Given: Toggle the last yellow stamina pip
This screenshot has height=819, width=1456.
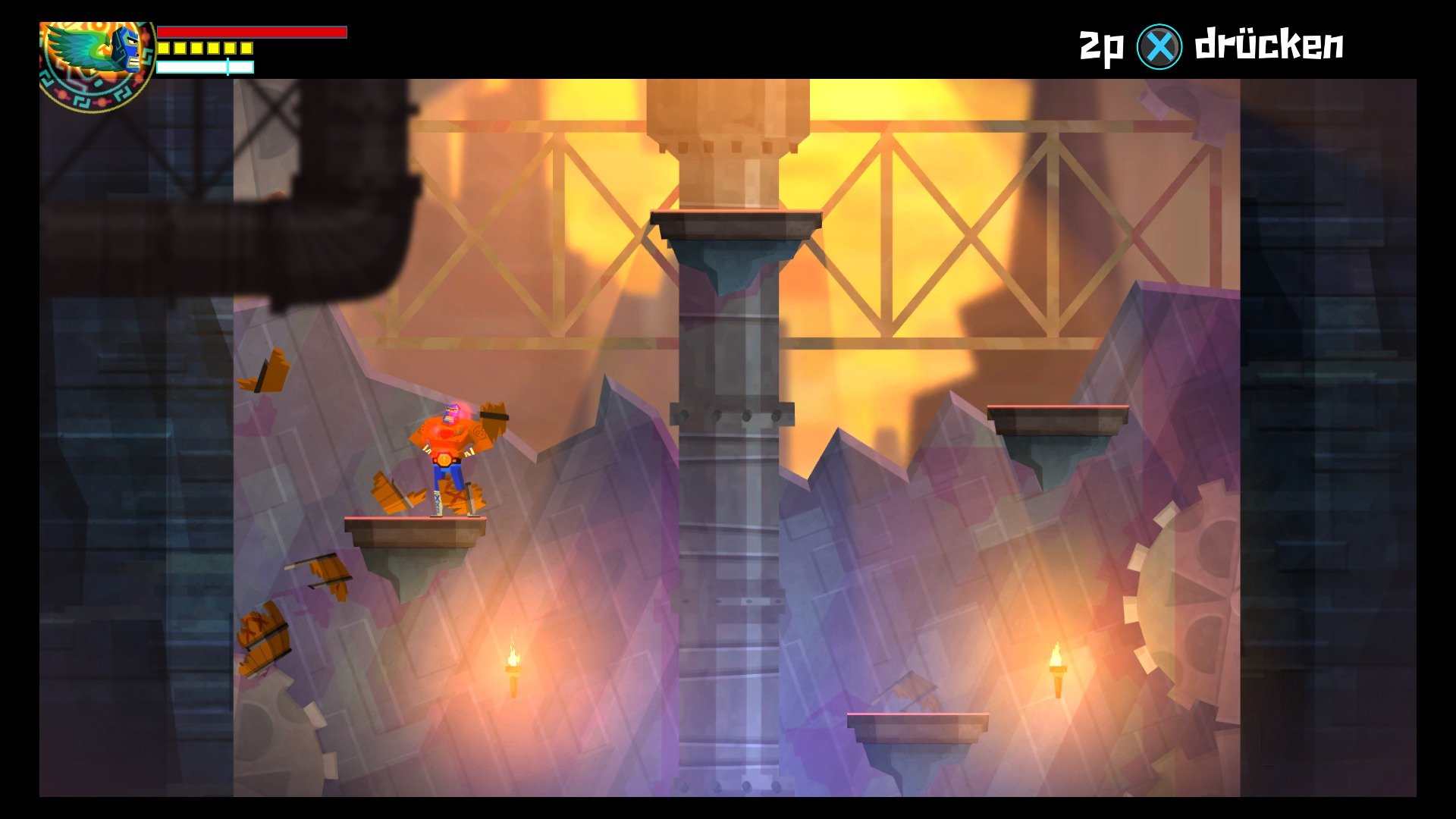Looking at the screenshot, I should pos(246,48).
